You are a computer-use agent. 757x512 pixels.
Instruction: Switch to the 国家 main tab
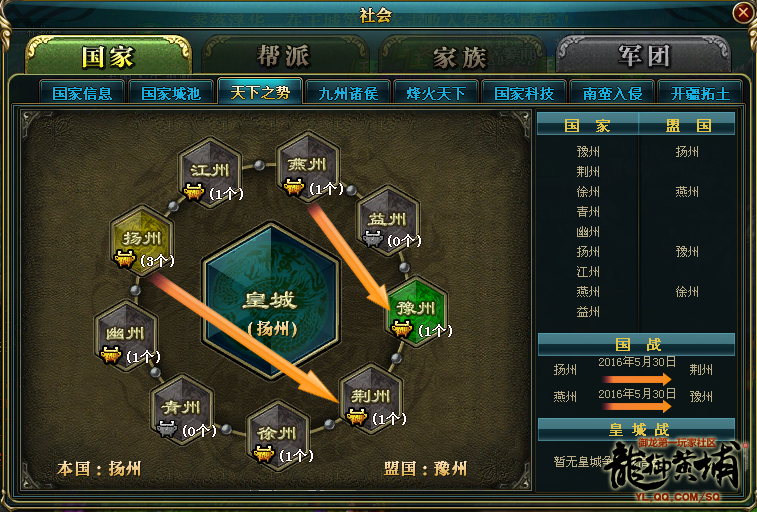tap(107, 56)
